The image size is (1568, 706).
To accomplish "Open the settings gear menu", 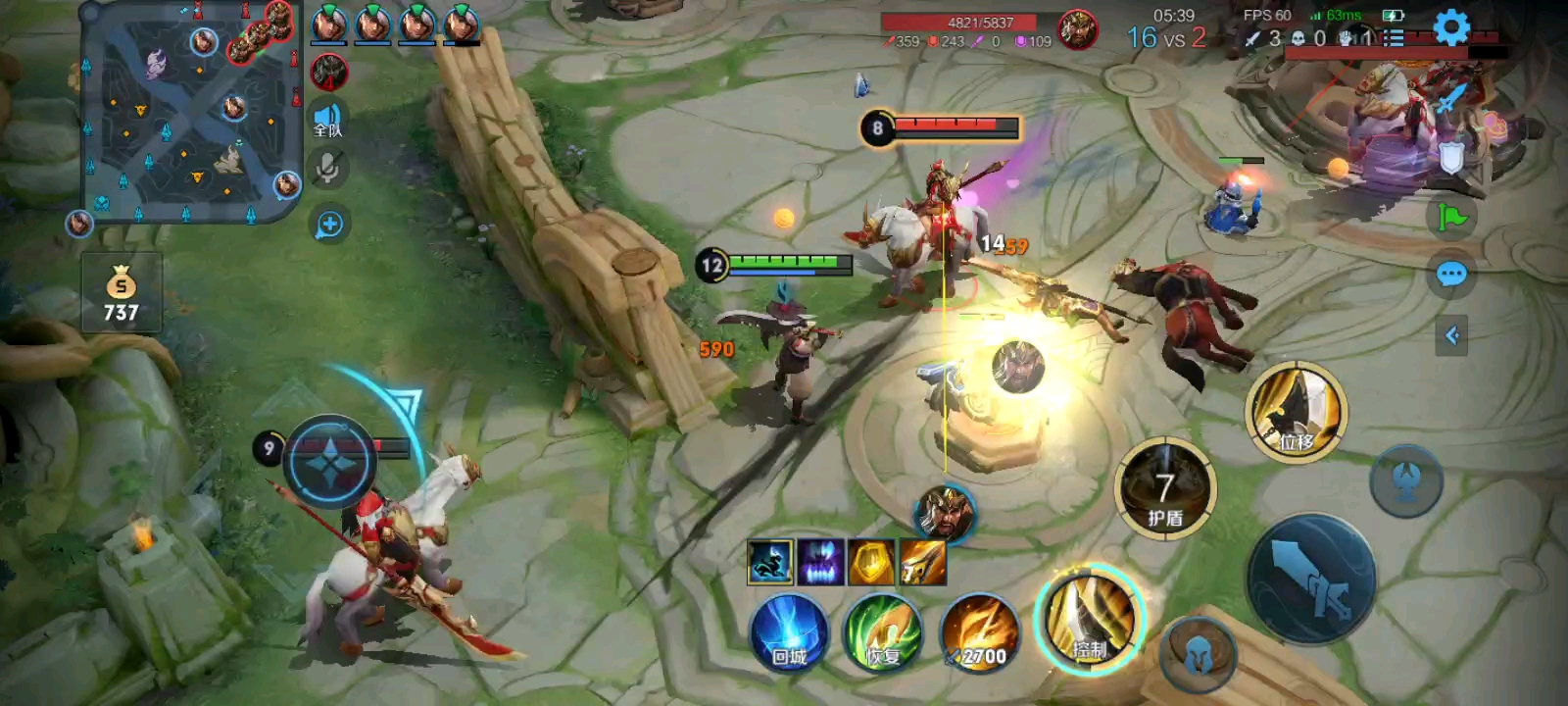I will 1451,27.
